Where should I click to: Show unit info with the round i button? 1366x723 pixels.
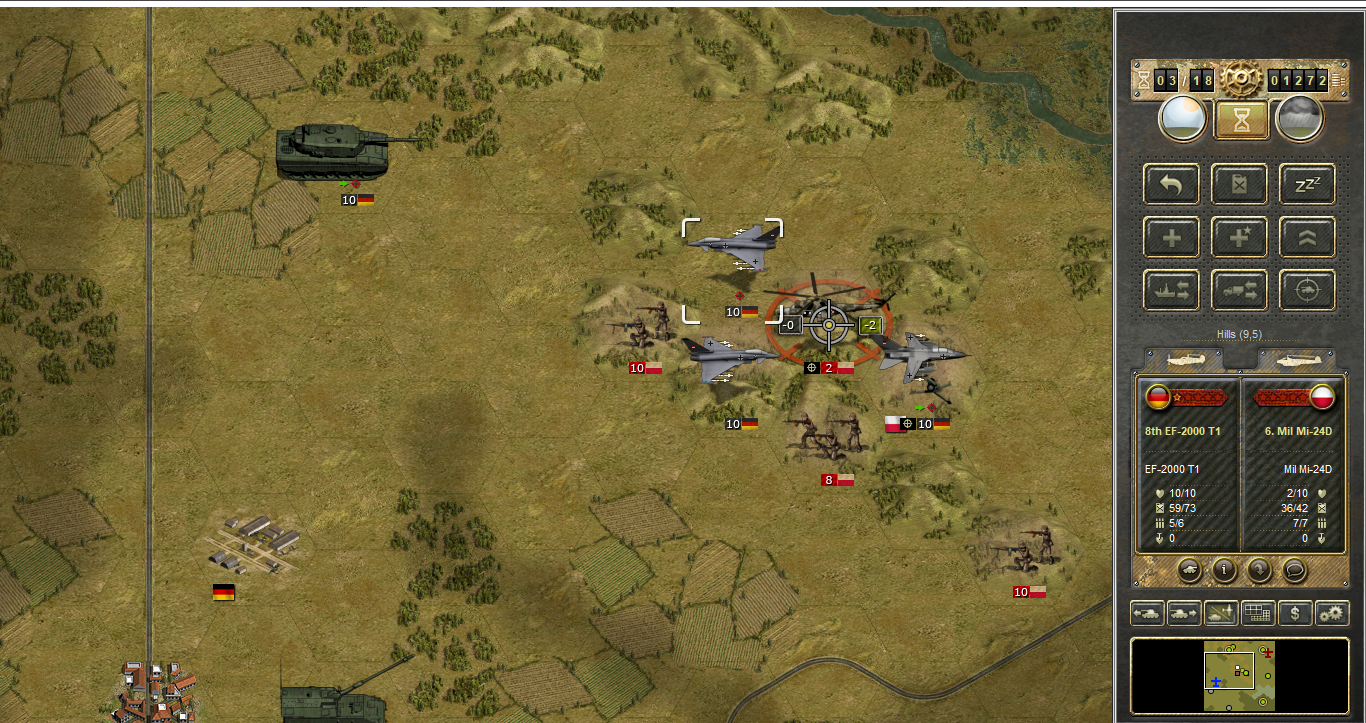[x=1224, y=570]
